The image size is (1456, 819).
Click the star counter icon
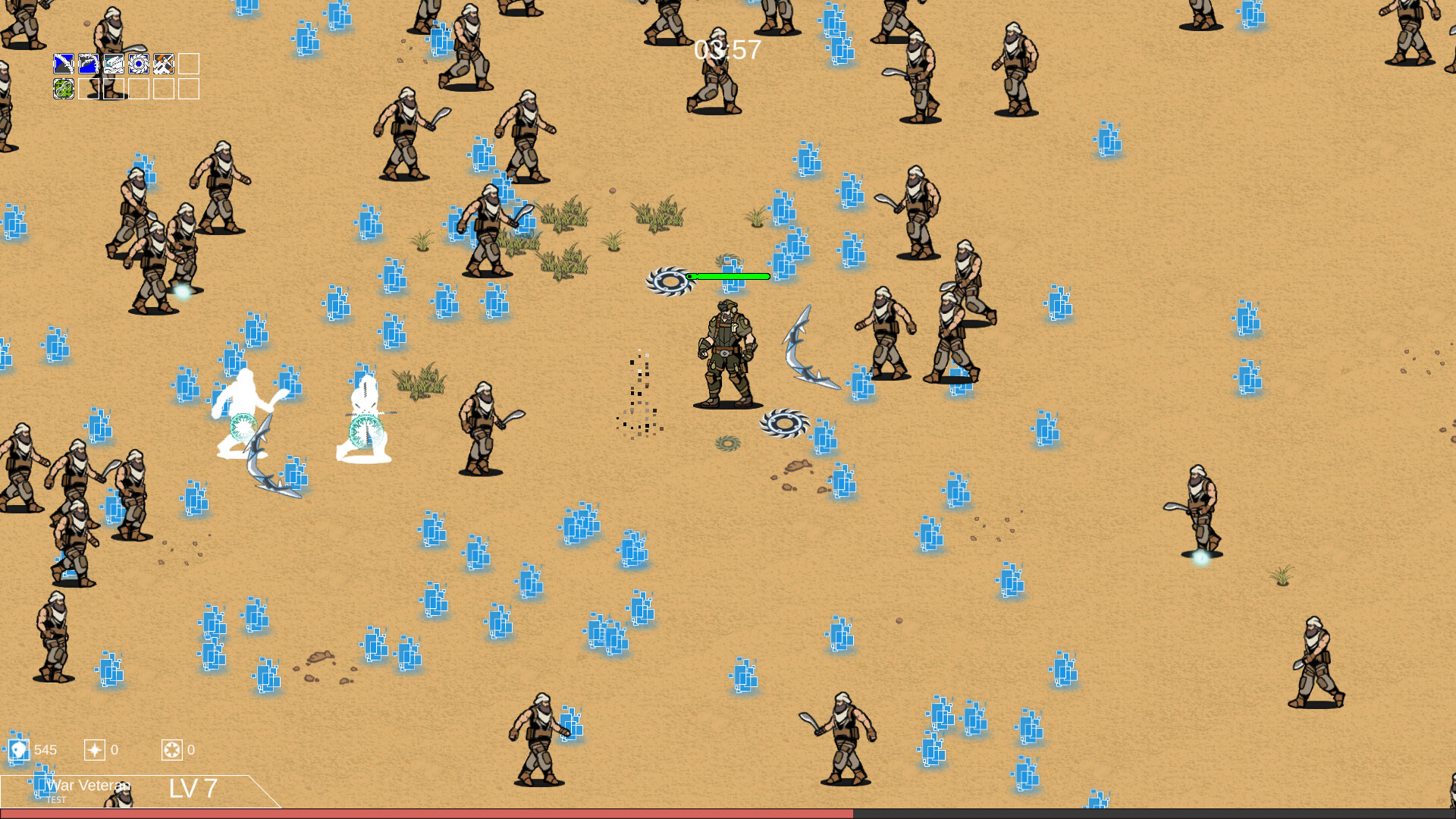pyautogui.click(x=94, y=750)
